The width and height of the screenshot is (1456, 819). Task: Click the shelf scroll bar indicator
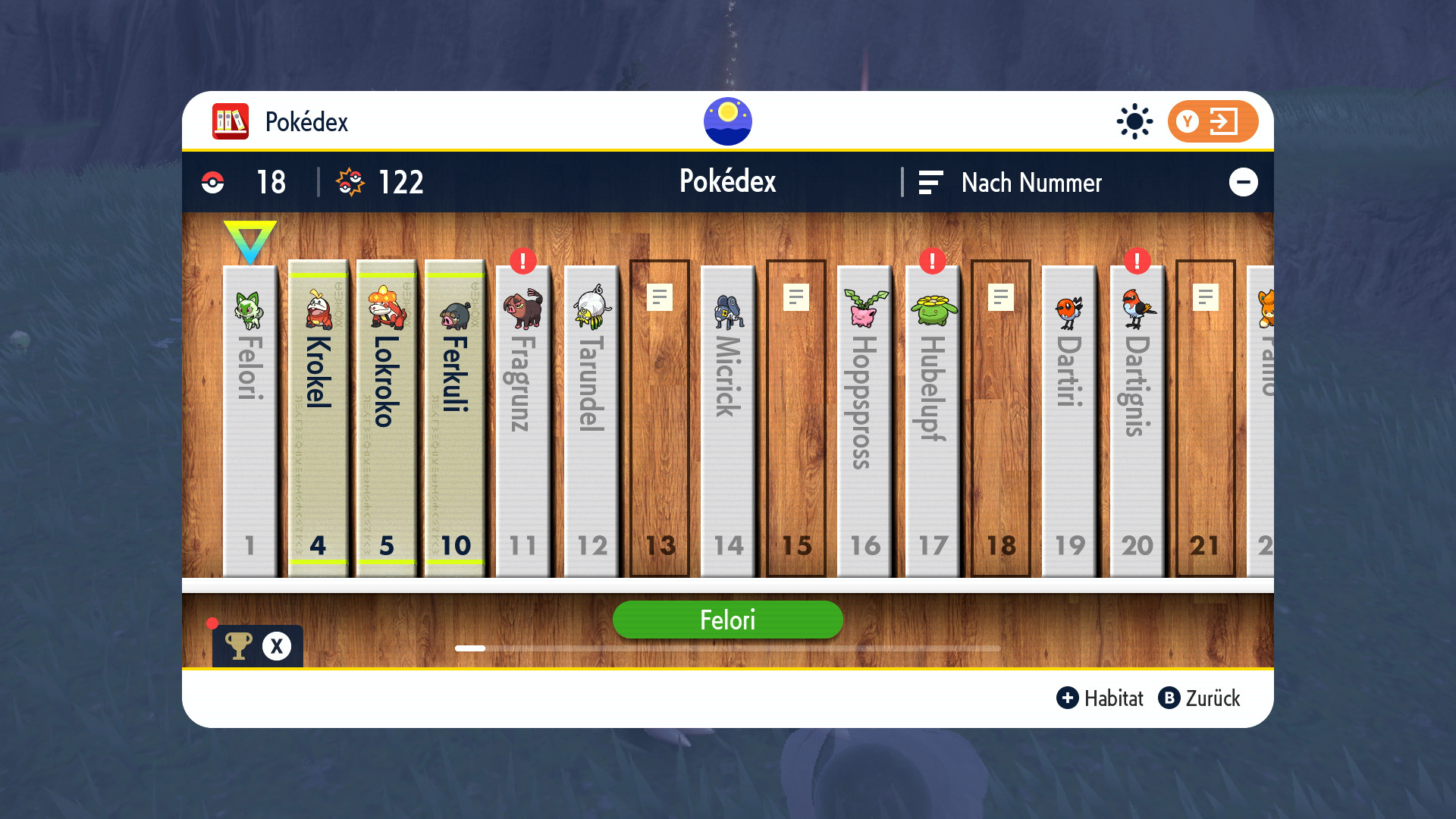point(470,648)
